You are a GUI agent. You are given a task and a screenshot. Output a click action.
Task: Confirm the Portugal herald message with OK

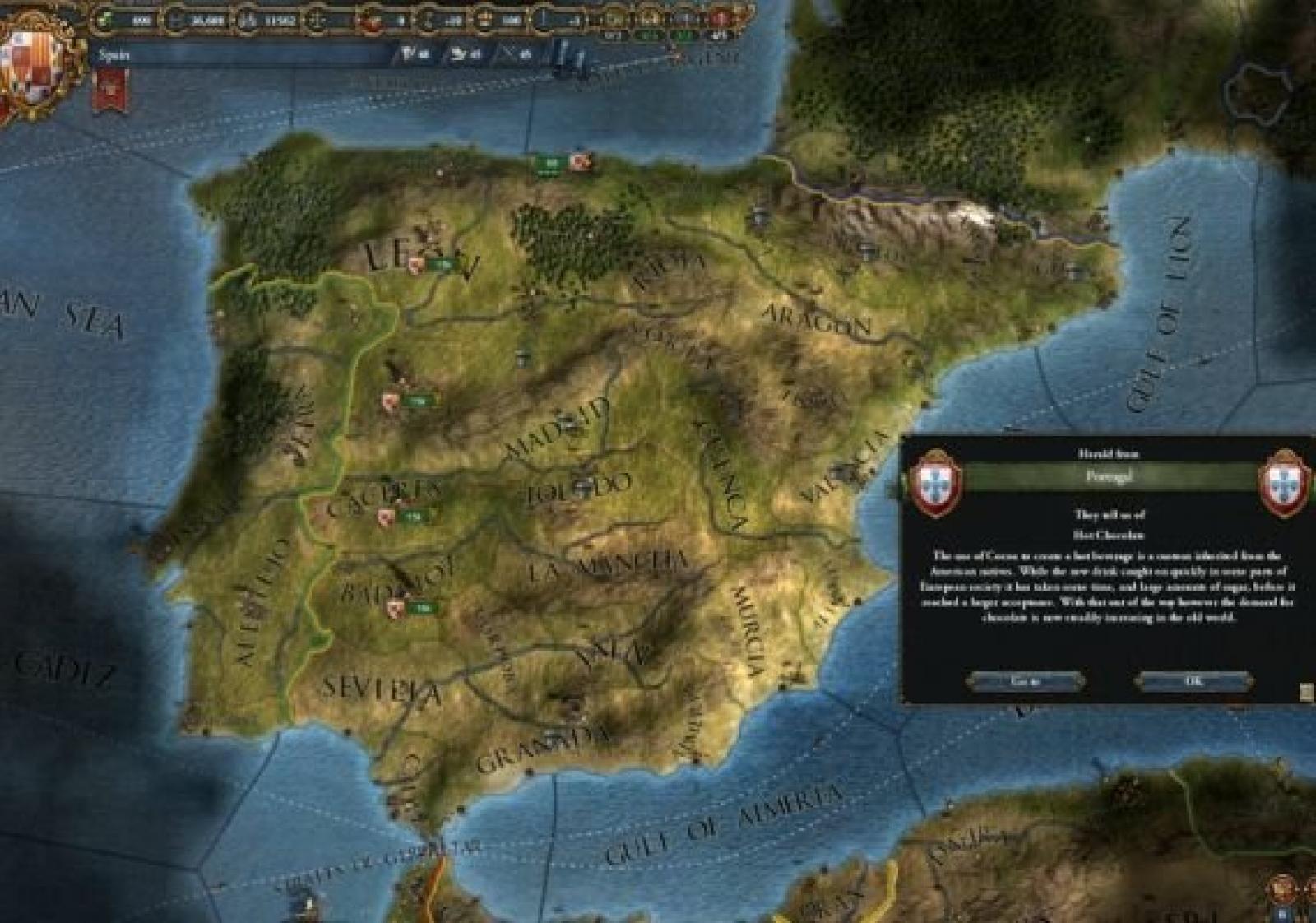pyautogui.click(x=1193, y=681)
